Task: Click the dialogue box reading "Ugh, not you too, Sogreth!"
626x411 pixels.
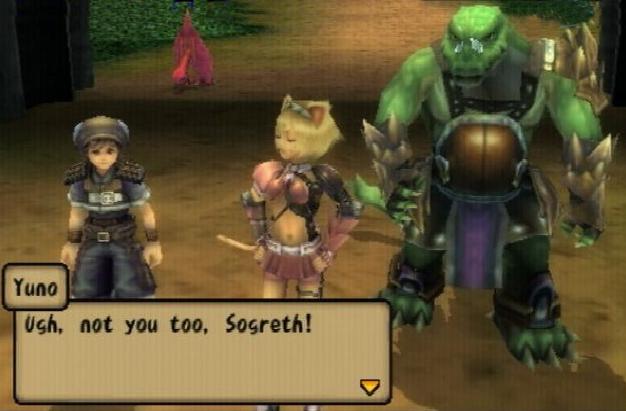Action: [x=201, y=350]
